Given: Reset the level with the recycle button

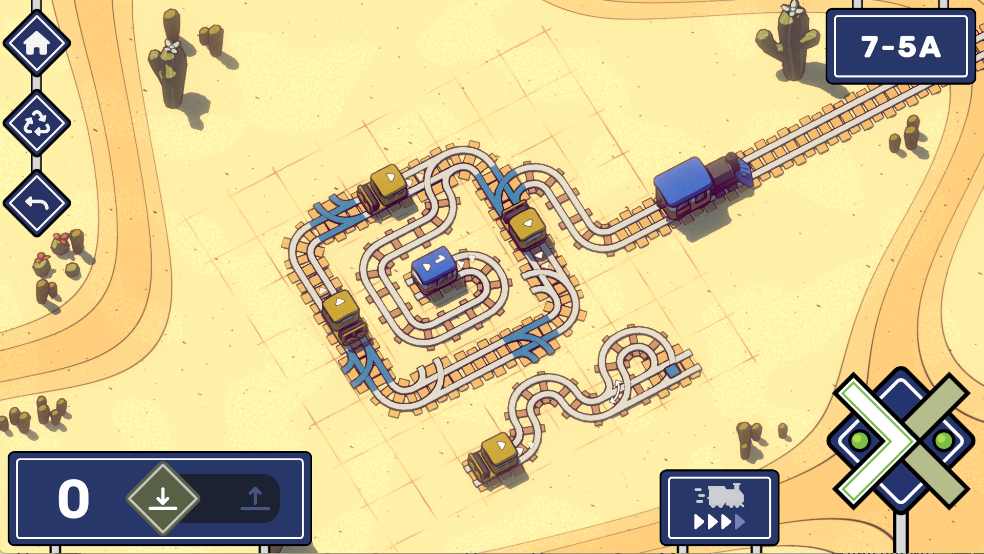Looking at the screenshot, I should pos(37,124).
